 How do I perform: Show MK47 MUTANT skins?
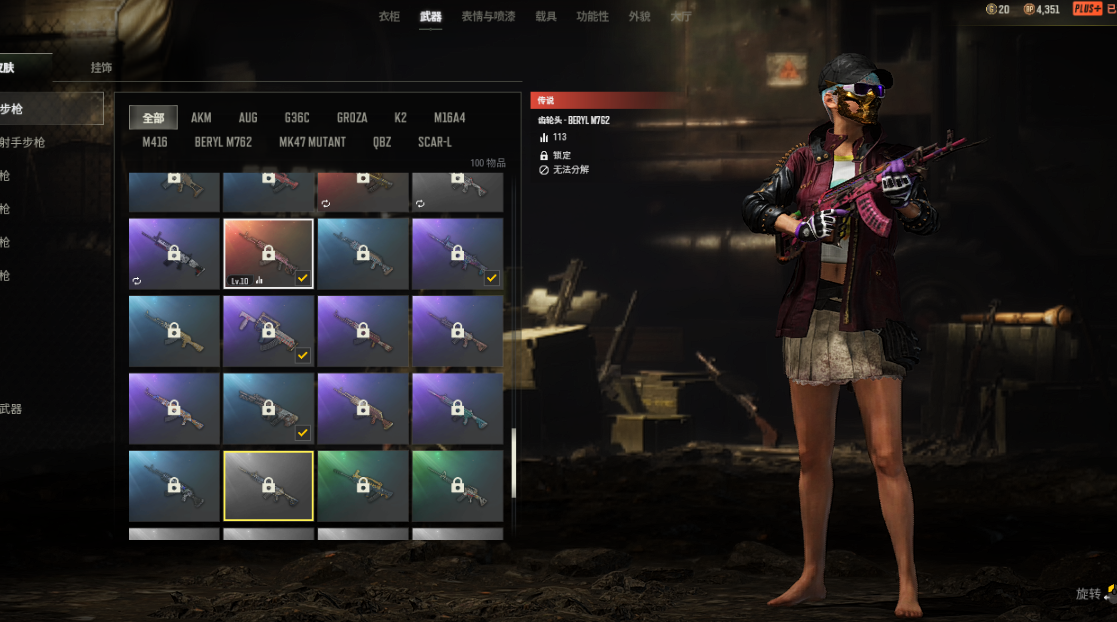[312, 142]
